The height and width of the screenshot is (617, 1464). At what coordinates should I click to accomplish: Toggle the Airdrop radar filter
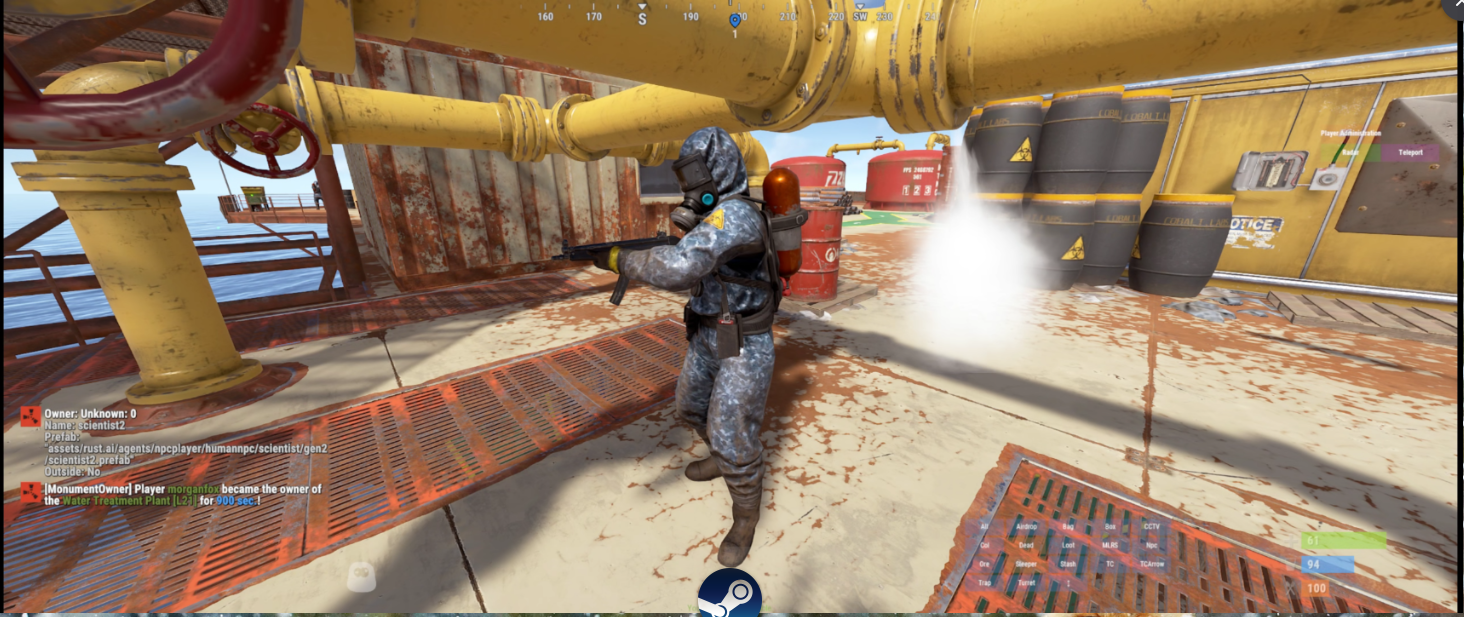[1026, 526]
